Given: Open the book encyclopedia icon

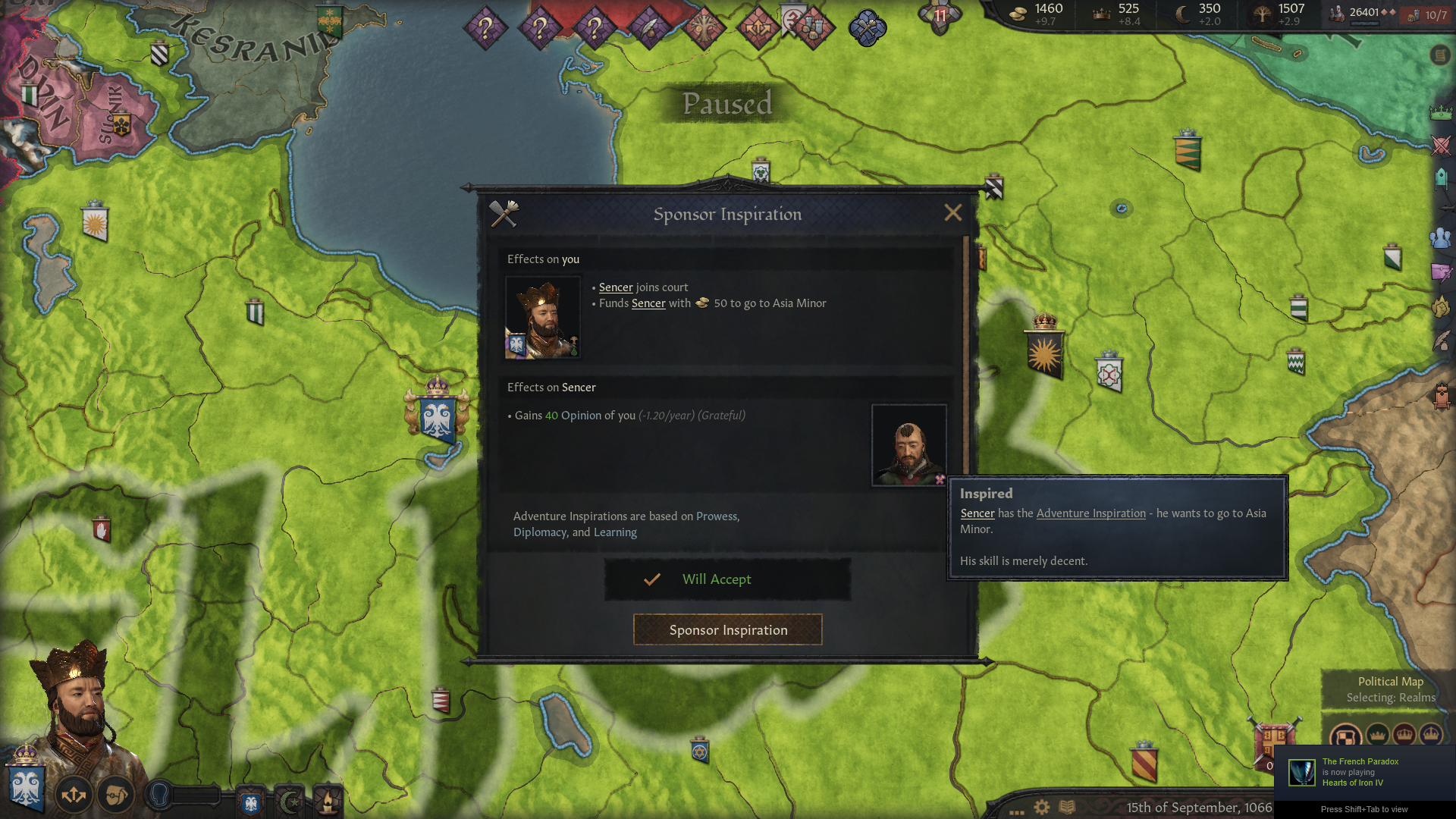Looking at the screenshot, I should (1067, 807).
